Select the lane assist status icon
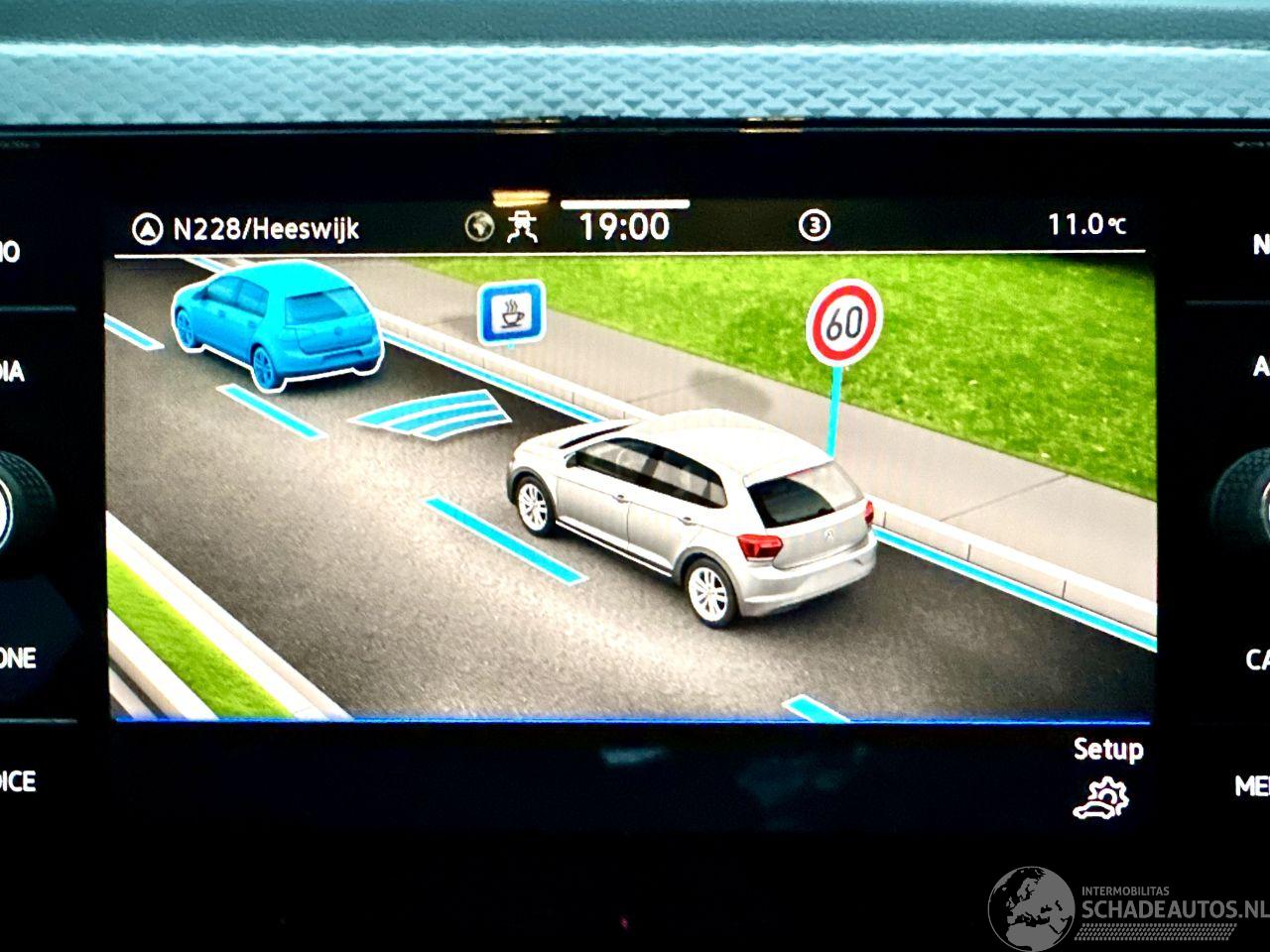 click(x=523, y=227)
